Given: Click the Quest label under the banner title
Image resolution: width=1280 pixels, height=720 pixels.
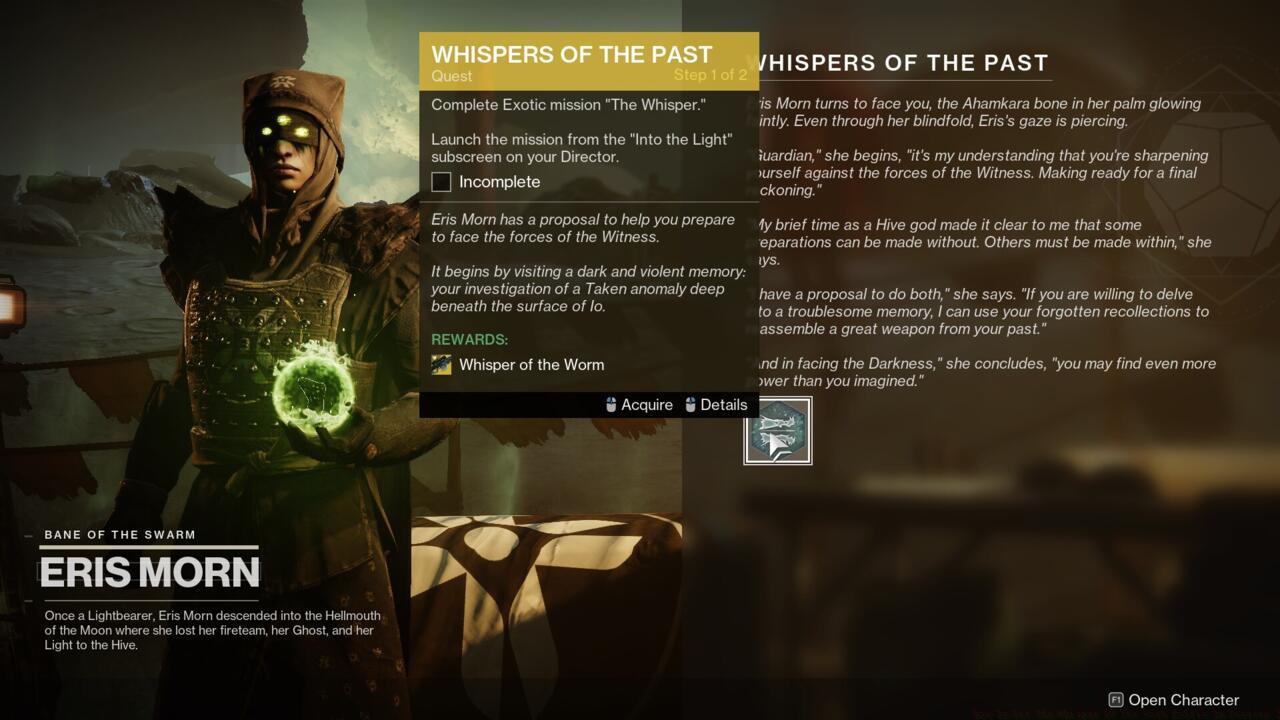Looking at the screenshot, I should point(452,76).
